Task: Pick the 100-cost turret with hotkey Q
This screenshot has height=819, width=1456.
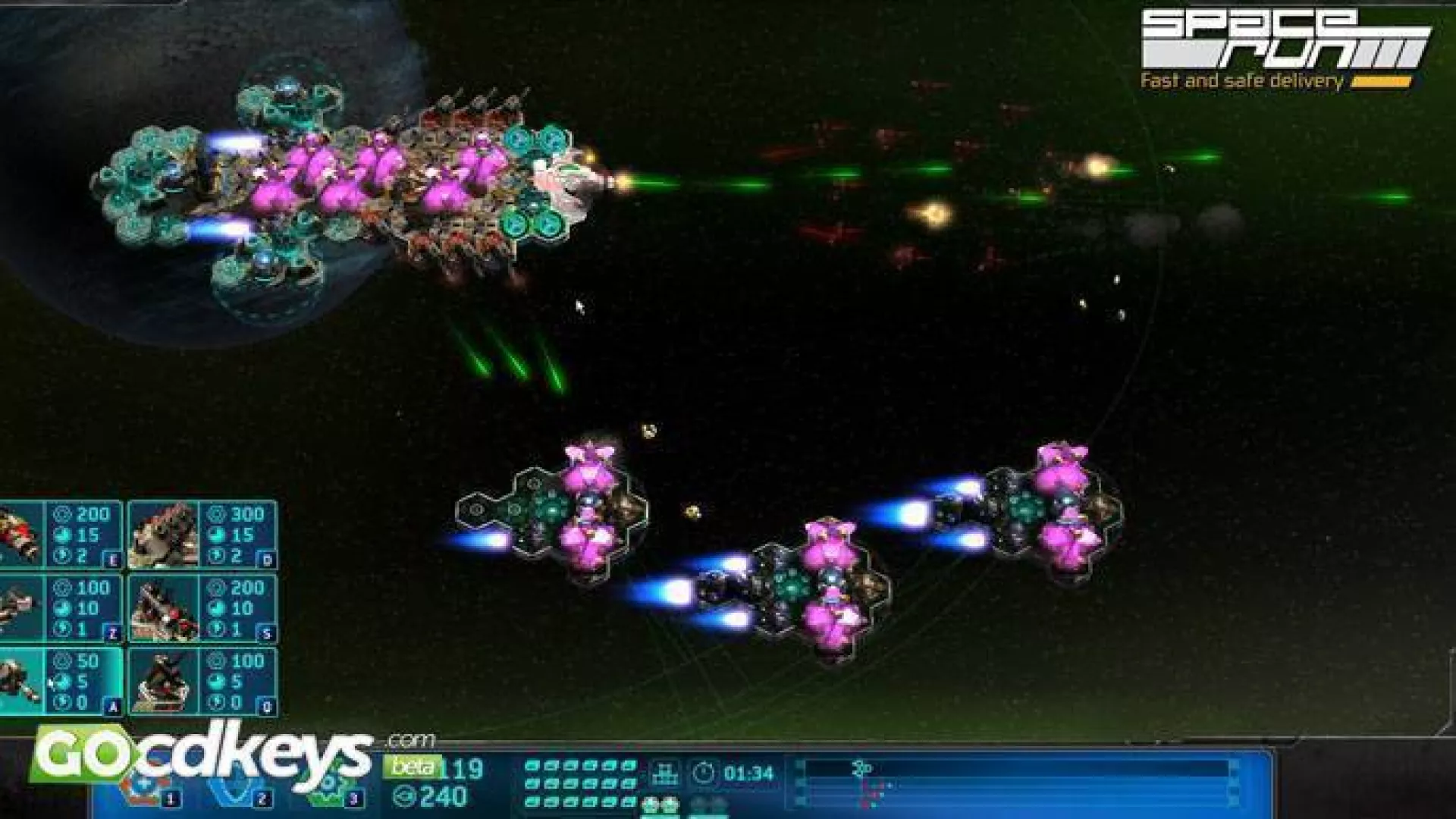Action: (x=202, y=681)
